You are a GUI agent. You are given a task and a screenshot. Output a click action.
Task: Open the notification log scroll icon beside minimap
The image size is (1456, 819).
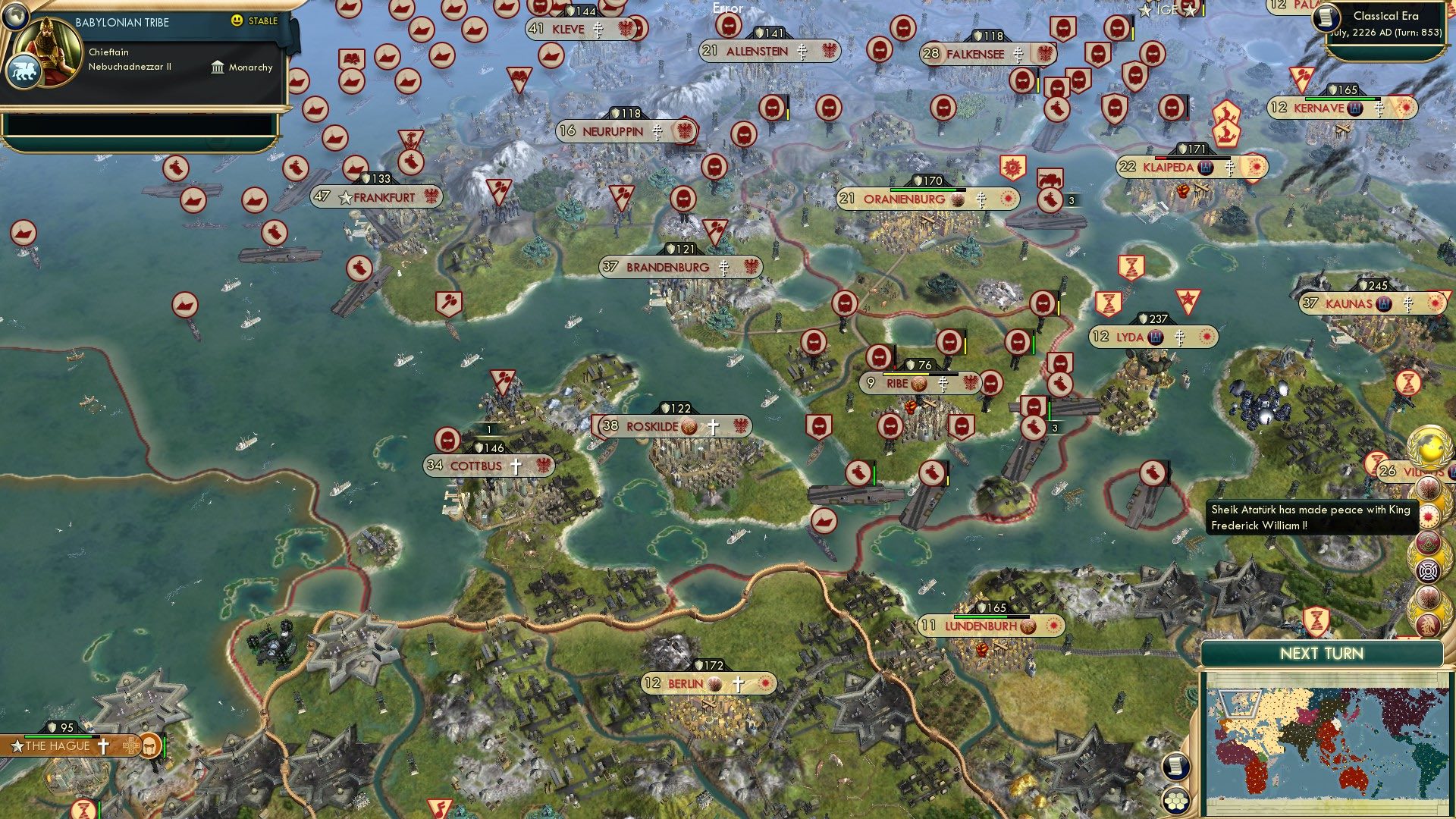point(1175,766)
